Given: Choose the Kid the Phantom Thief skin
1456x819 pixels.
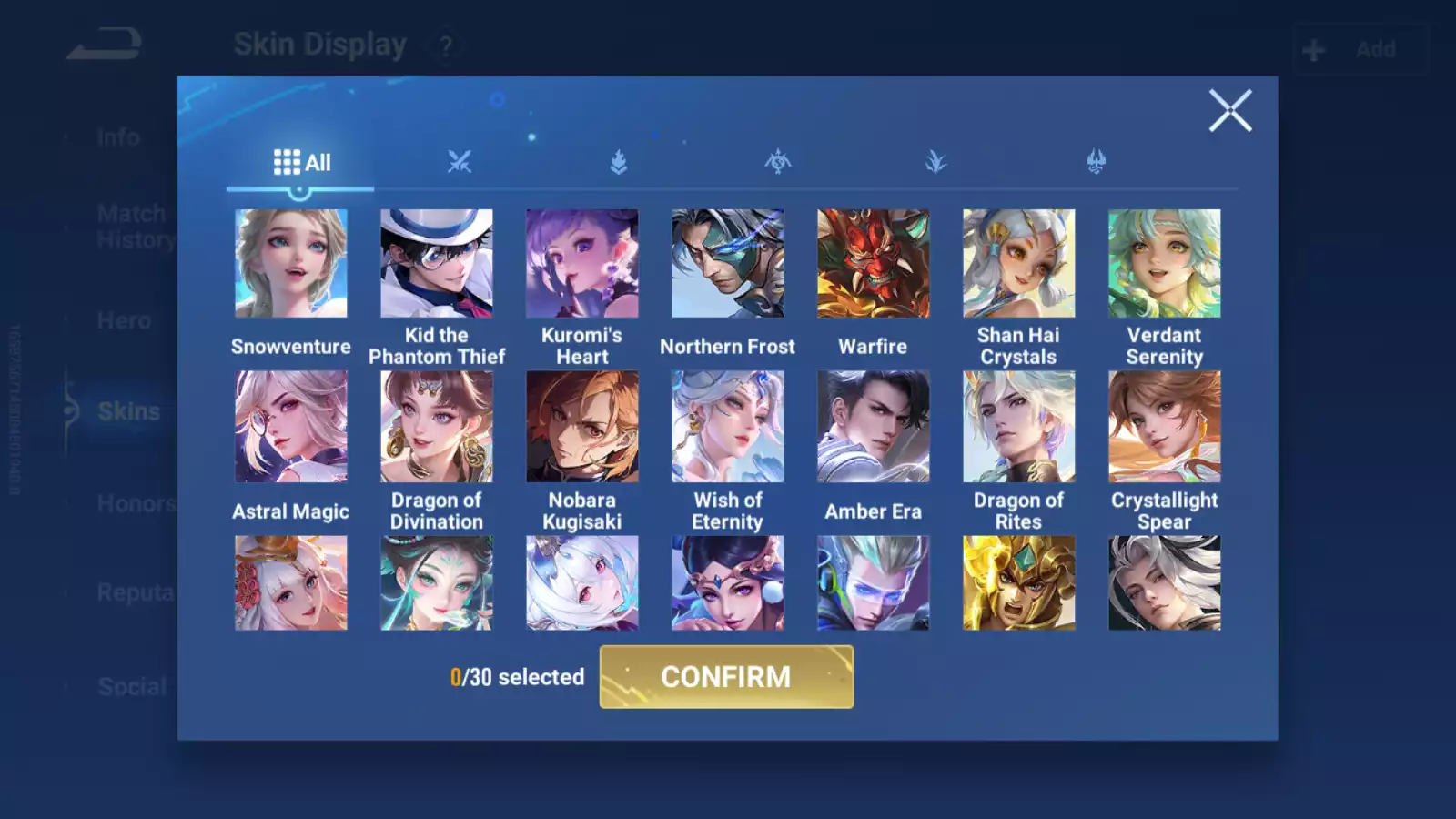Looking at the screenshot, I should point(437,264).
